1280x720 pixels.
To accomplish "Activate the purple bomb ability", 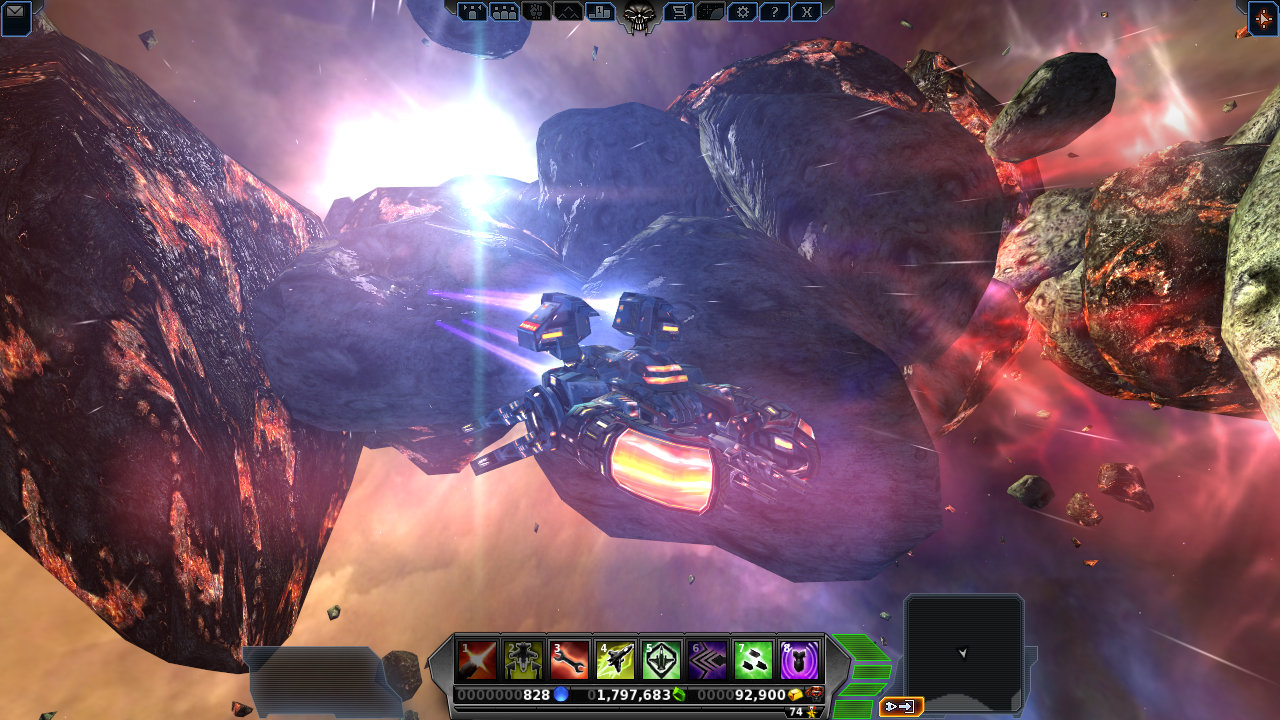I will coord(799,660).
